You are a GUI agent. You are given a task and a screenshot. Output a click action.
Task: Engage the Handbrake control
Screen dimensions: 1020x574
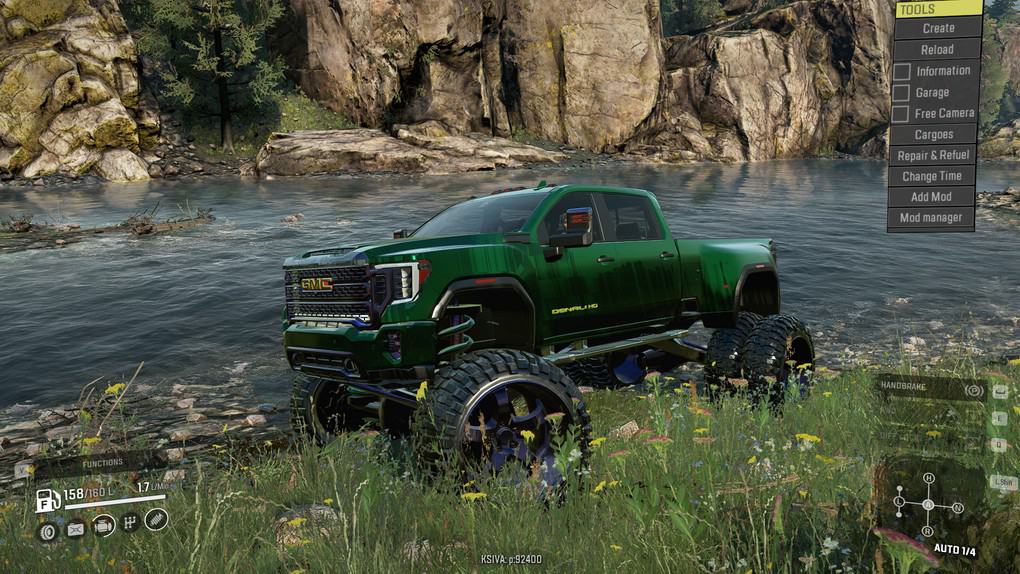click(930, 389)
